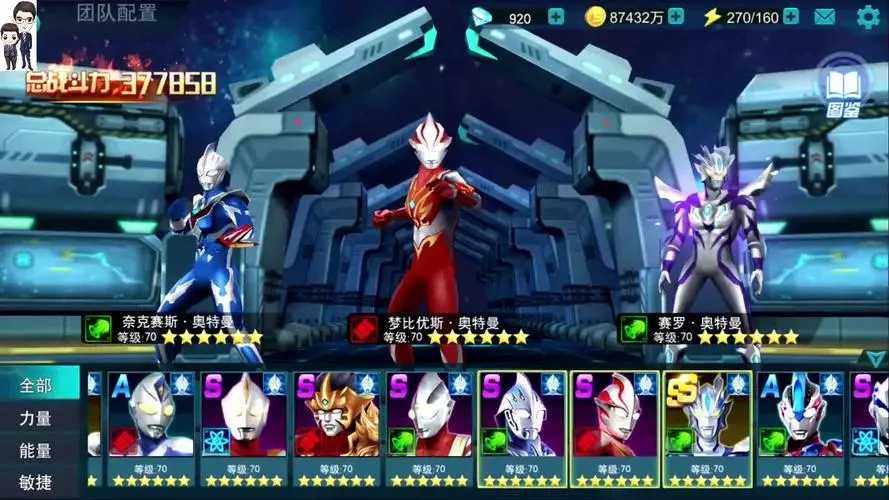Show all heroes with the 全部 tab
Viewport: 889px width, 500px height.
38,385
